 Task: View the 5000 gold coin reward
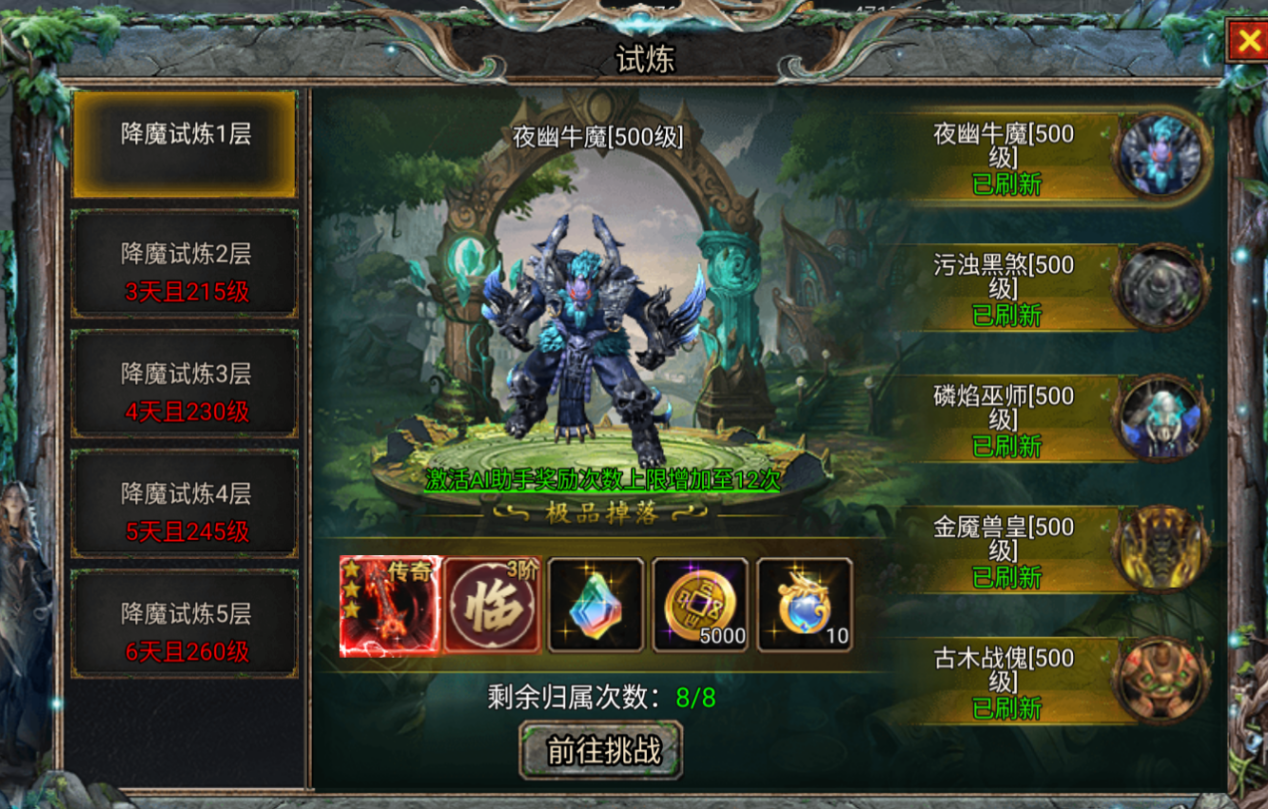(700, 606)
